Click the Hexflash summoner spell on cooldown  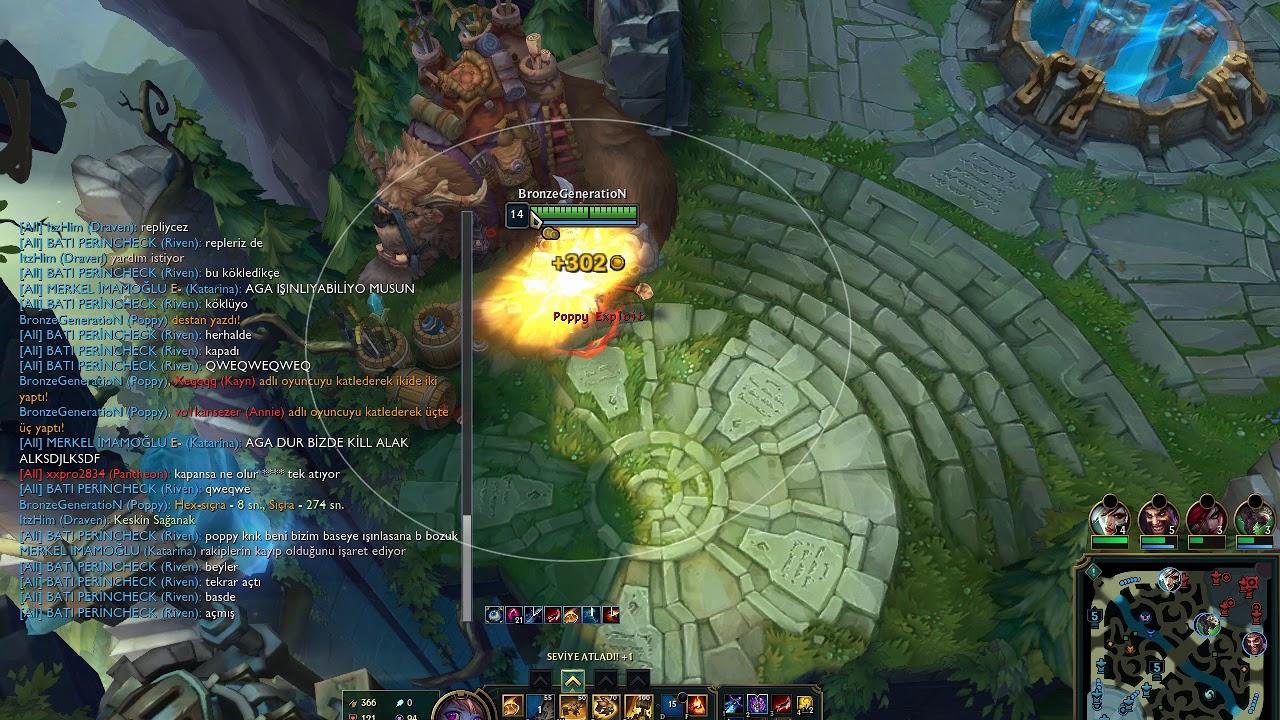click(670, 705)
